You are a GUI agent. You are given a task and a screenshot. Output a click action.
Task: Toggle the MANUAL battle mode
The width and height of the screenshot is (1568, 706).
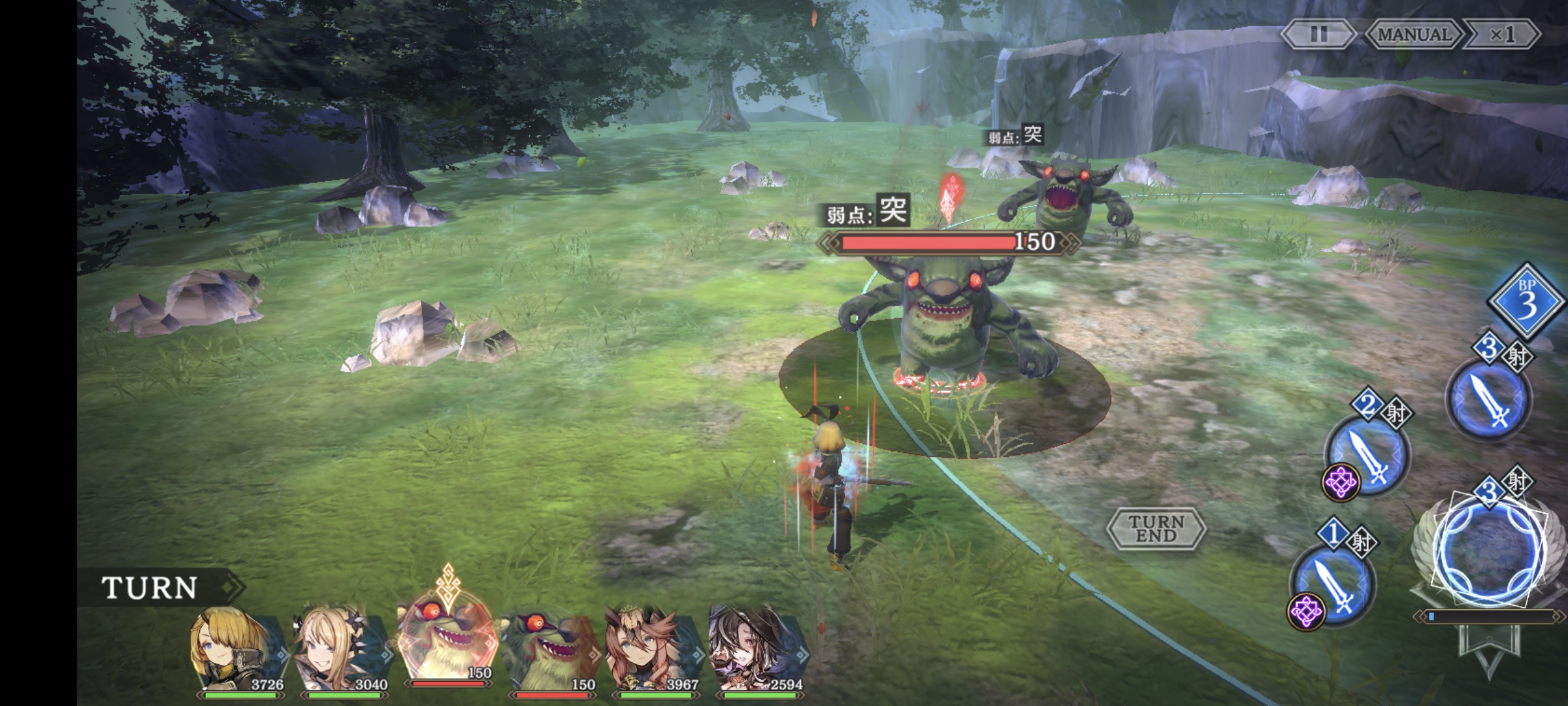(x=1414, y=34)
